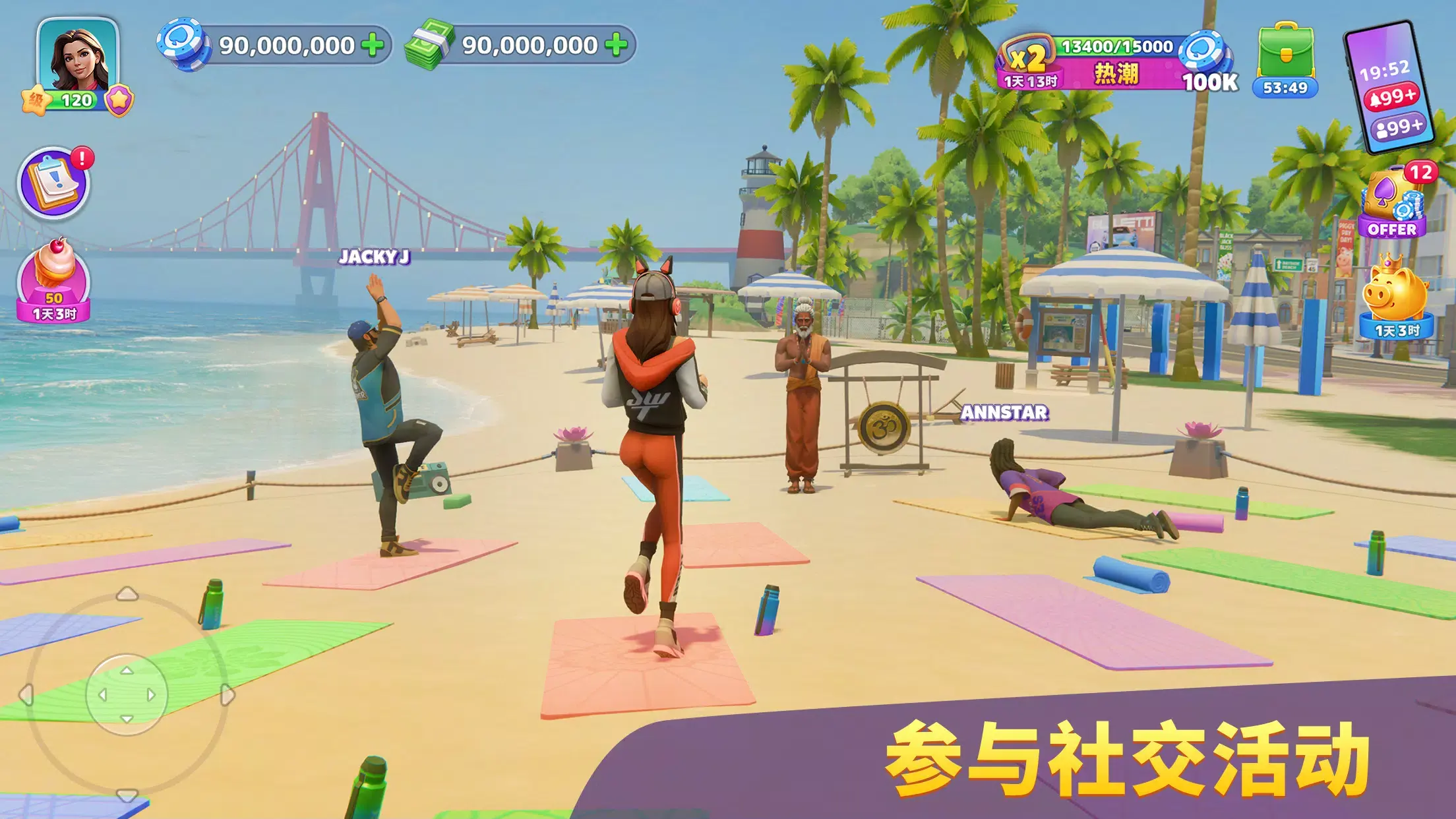Open the quest clipboard with alert badge
Screen dimensions: 1456x819
pyautogui.click(x=56, y=186)
